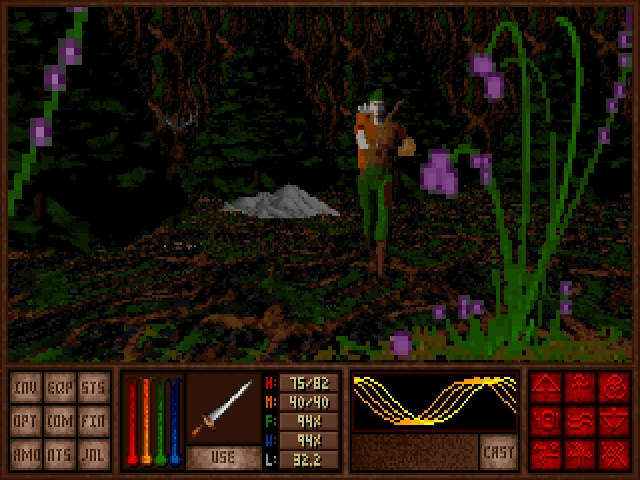Viewport: 640px width, 480px height.
Task: Select the red rune with upward triangle
Action: [547, 387]
